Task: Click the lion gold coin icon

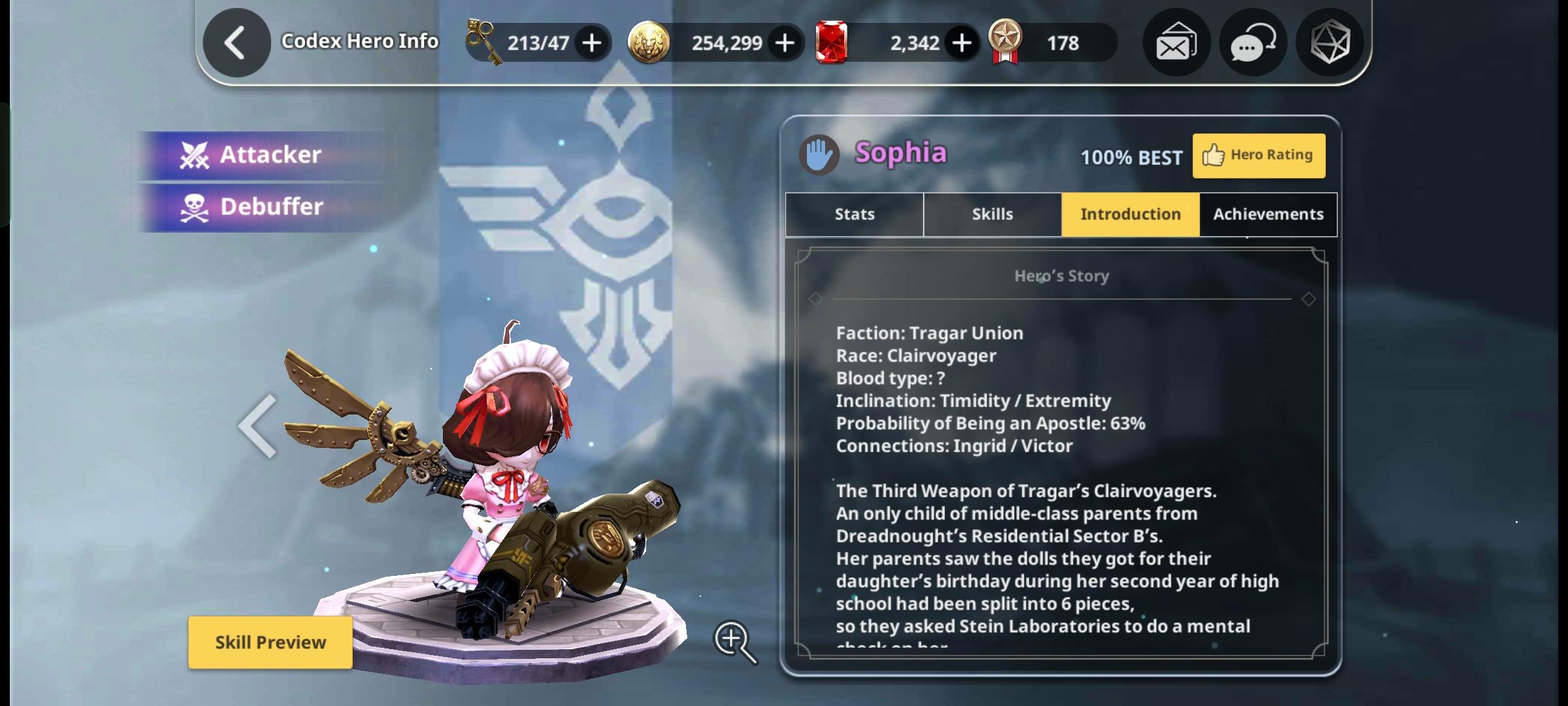Action: (x=648, y=42)
